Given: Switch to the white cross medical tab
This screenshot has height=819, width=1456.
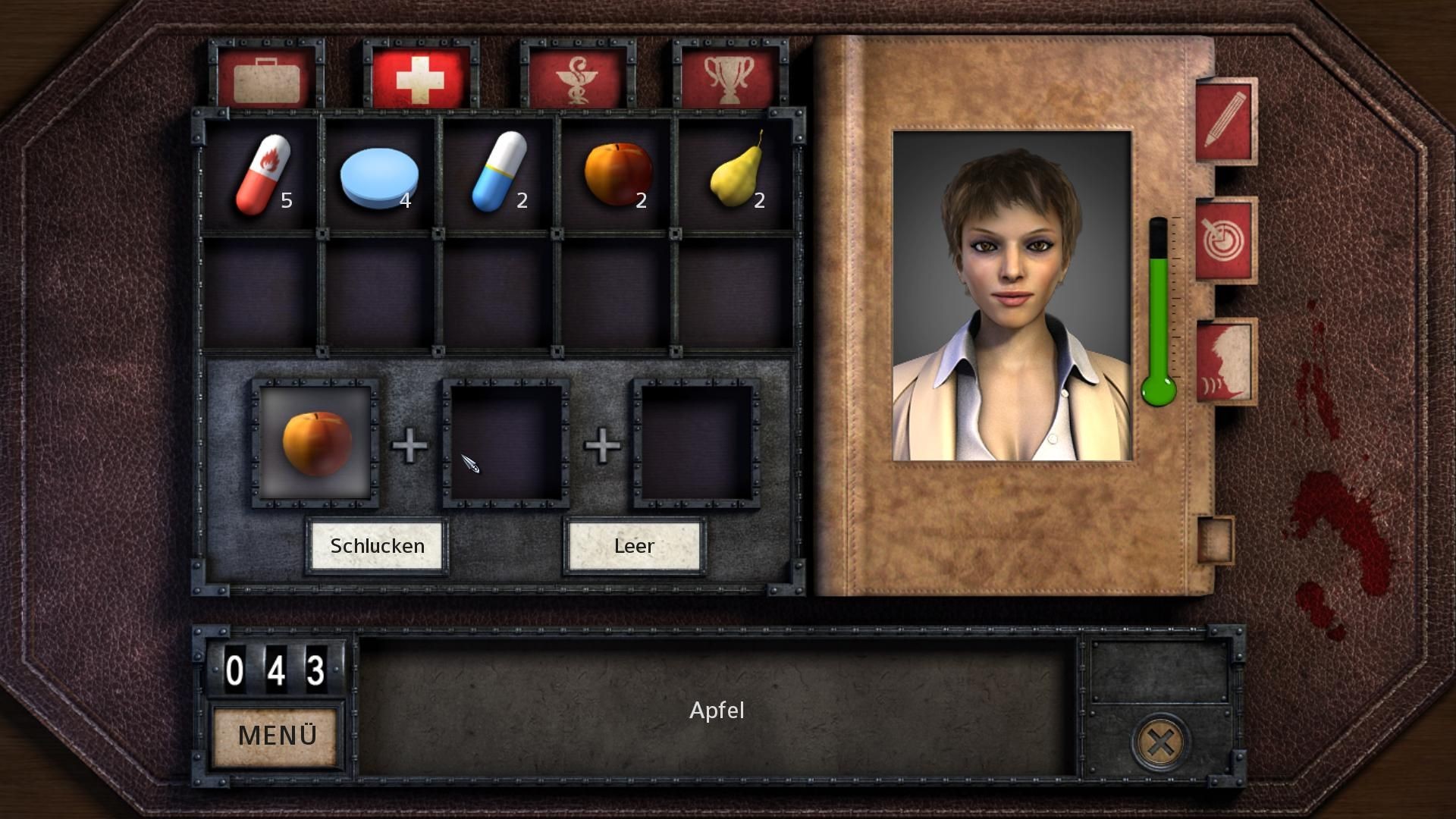Looking at the screenshot, I should click(x=420, y=77).
